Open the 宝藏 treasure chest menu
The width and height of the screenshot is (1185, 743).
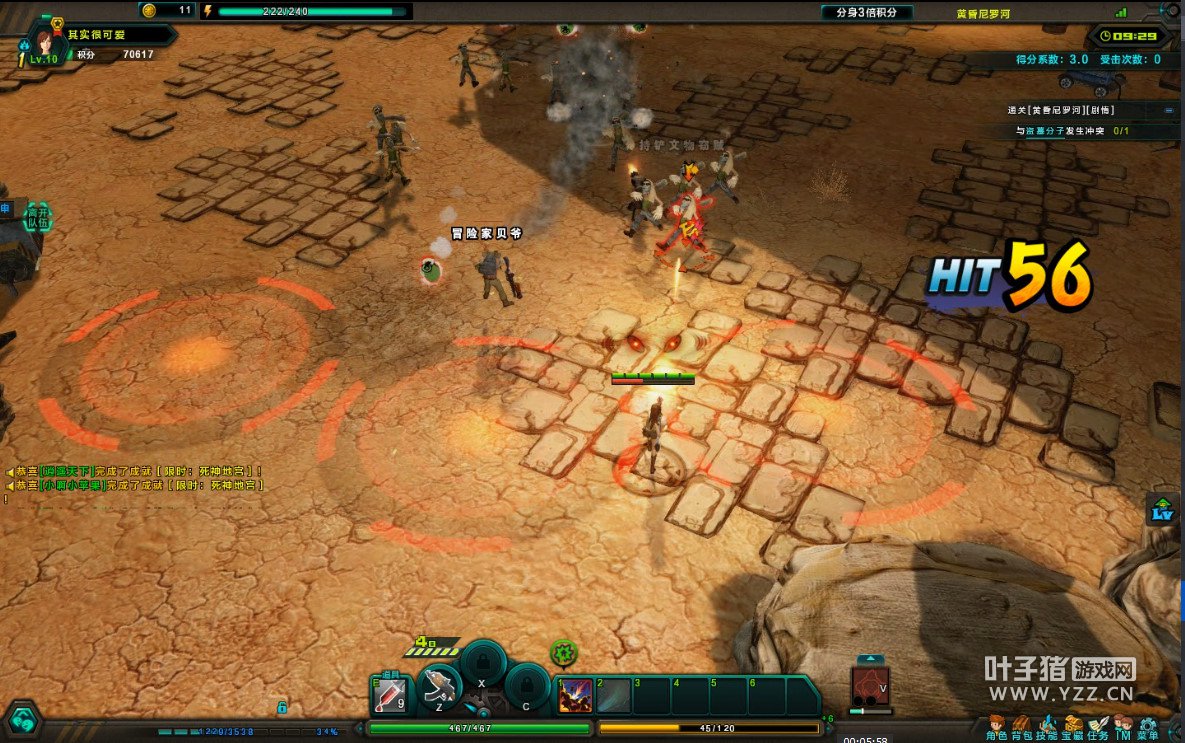tap(1073, 726)
